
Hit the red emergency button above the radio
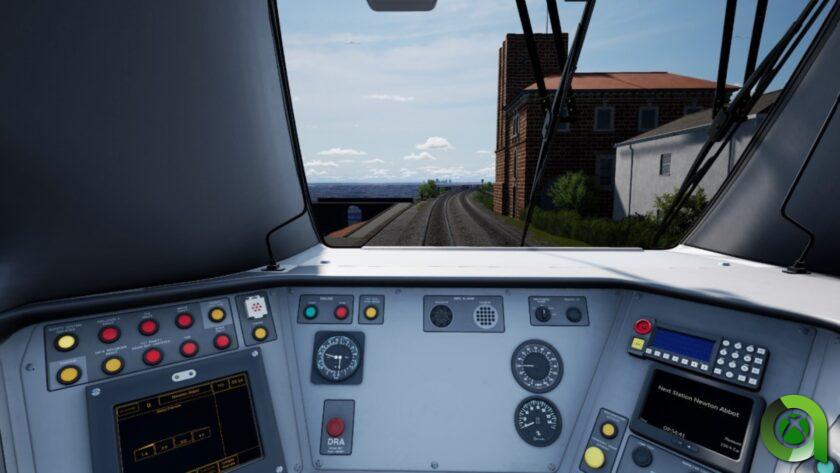coord(642,326)
